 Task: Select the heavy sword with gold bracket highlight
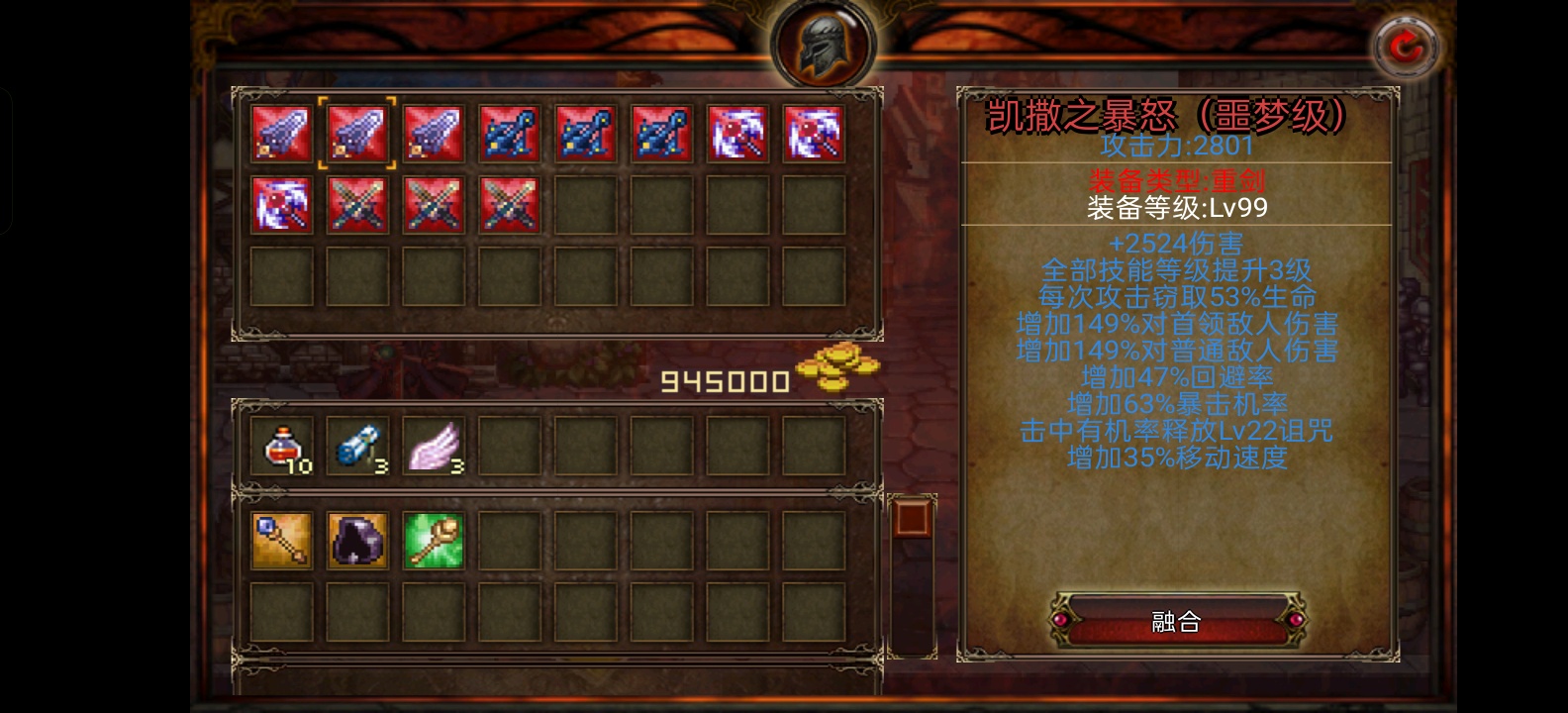[x=357, y=134]
